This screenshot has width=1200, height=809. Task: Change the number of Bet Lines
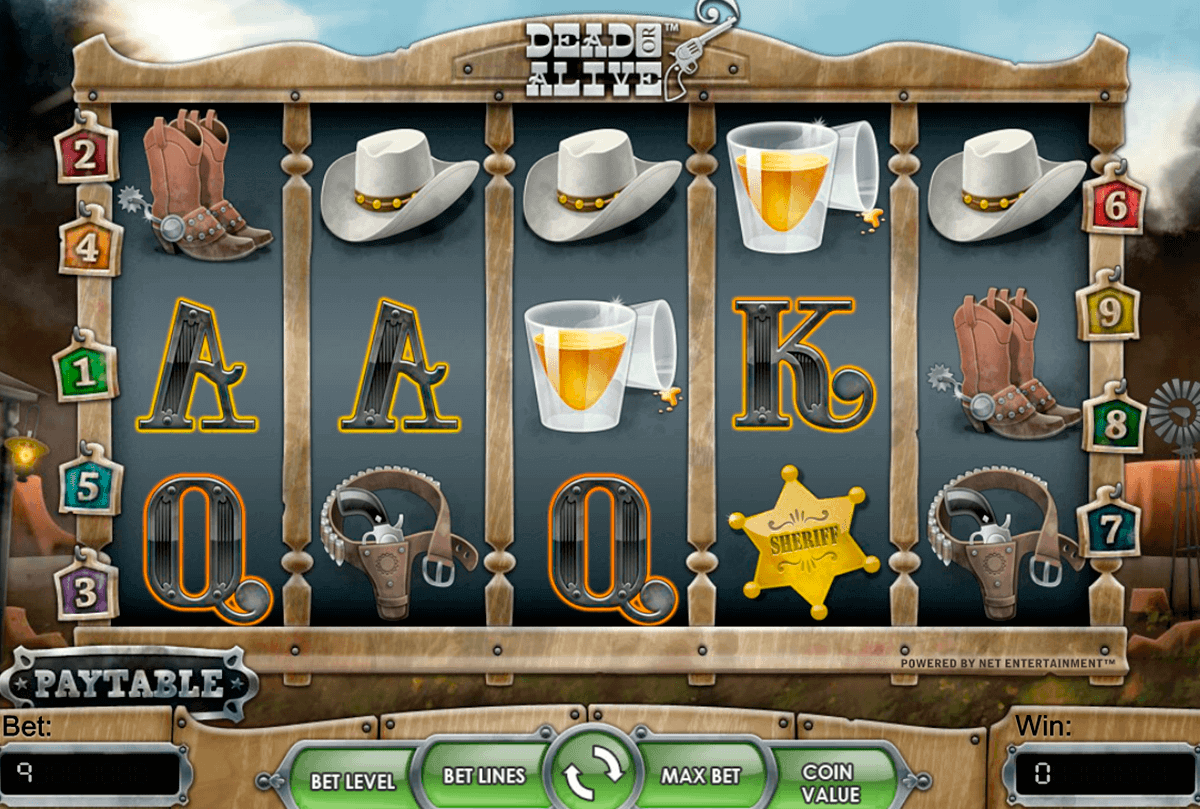pos(484,776)
